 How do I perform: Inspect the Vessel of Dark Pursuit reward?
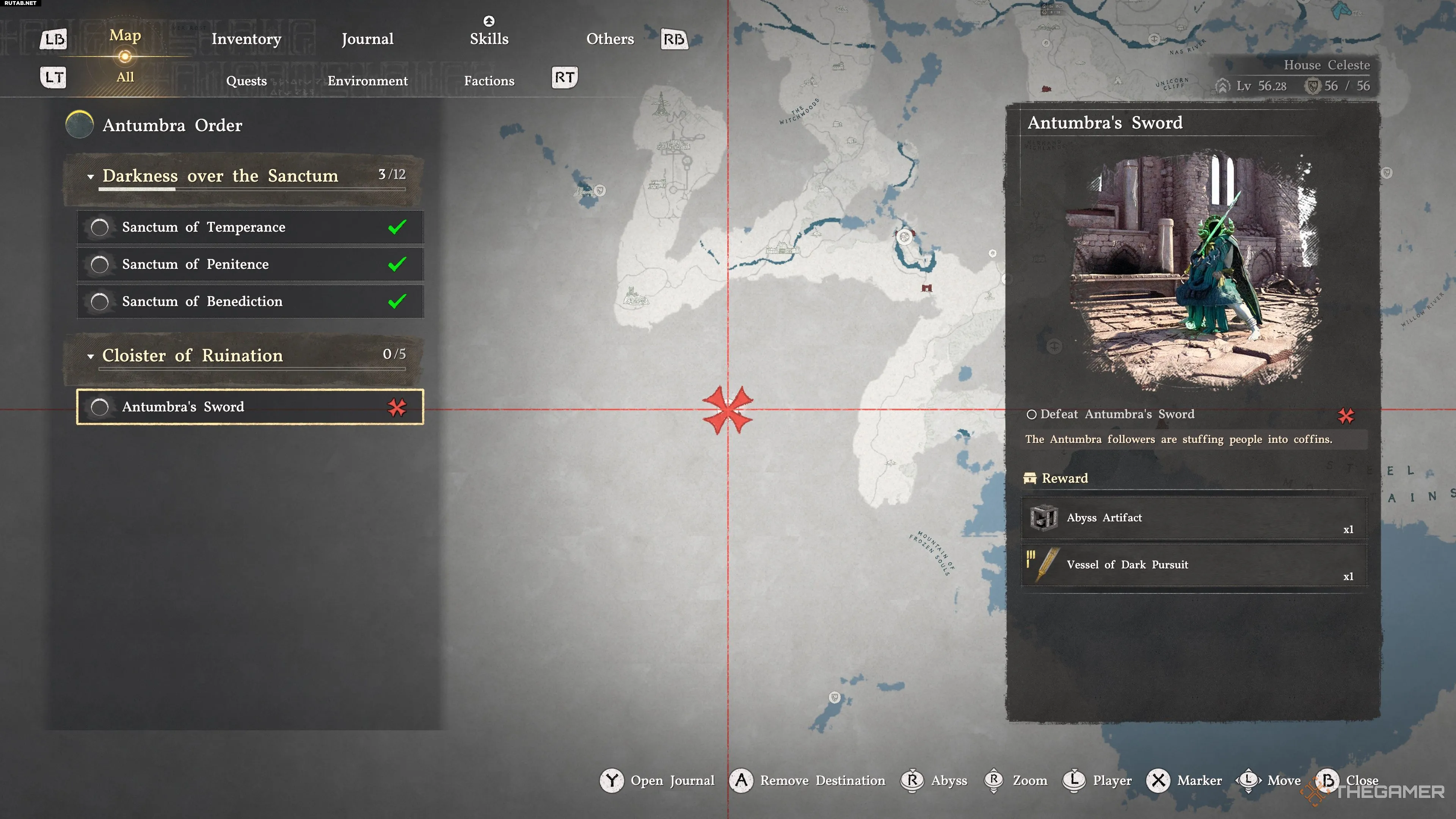(1194, 565)
